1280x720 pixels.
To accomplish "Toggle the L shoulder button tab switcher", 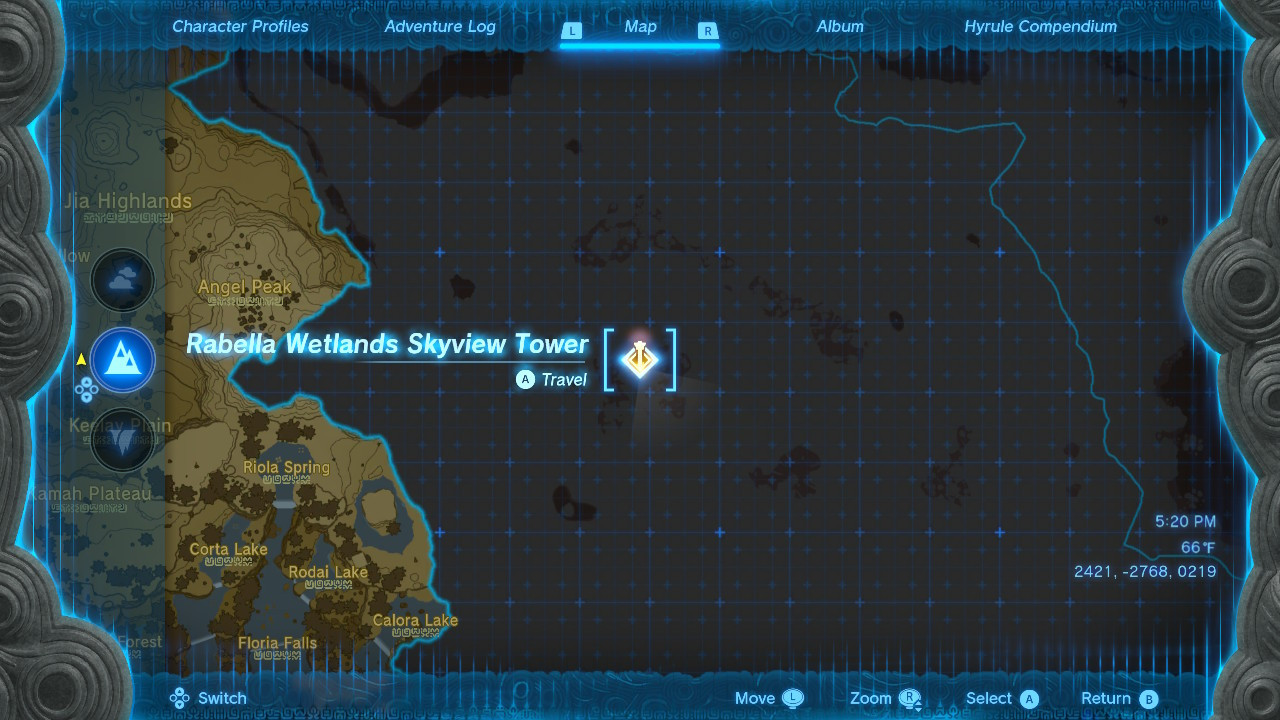I will tap(572, 31).
